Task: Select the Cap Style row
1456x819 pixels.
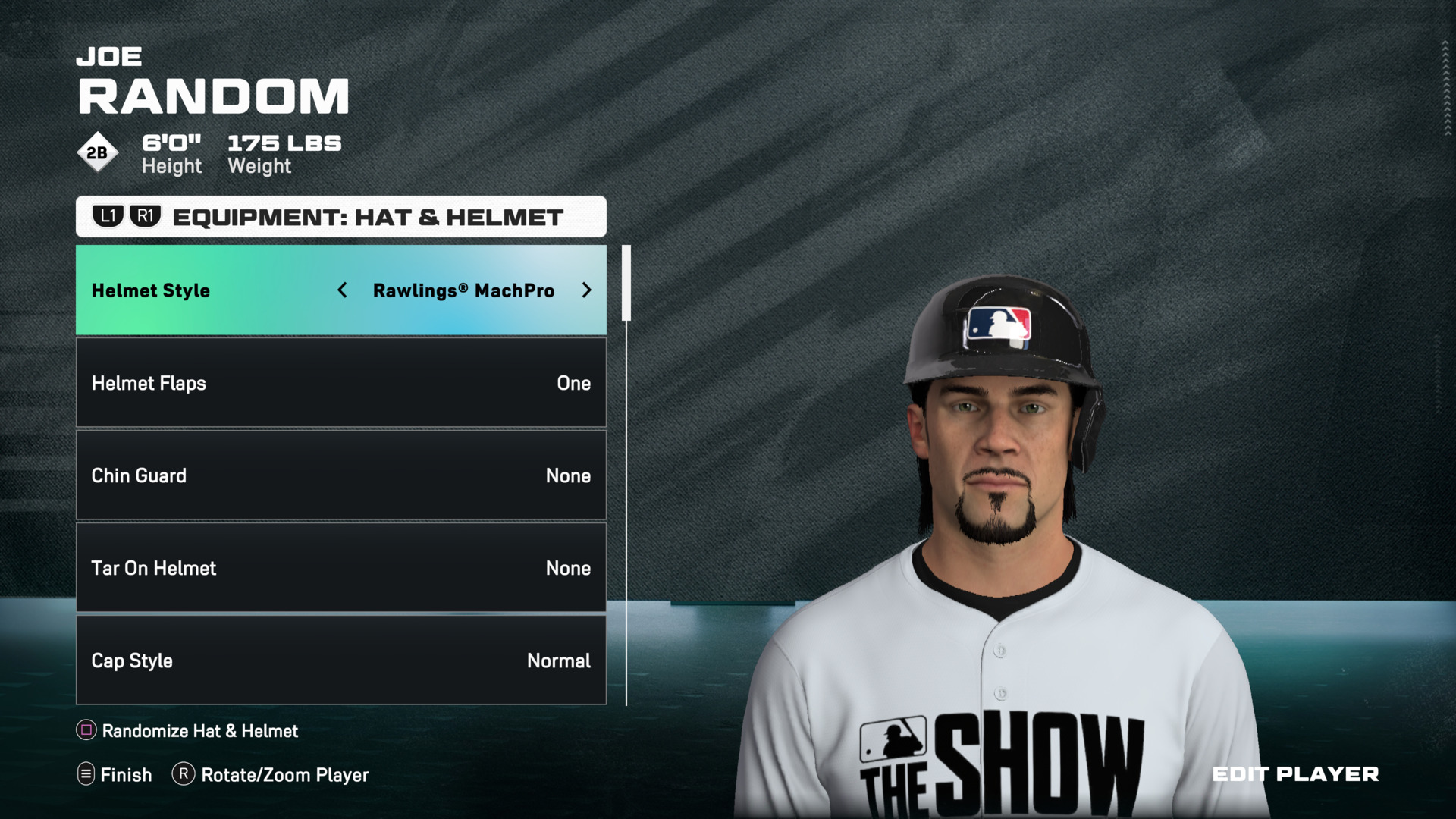Action: 340,661
